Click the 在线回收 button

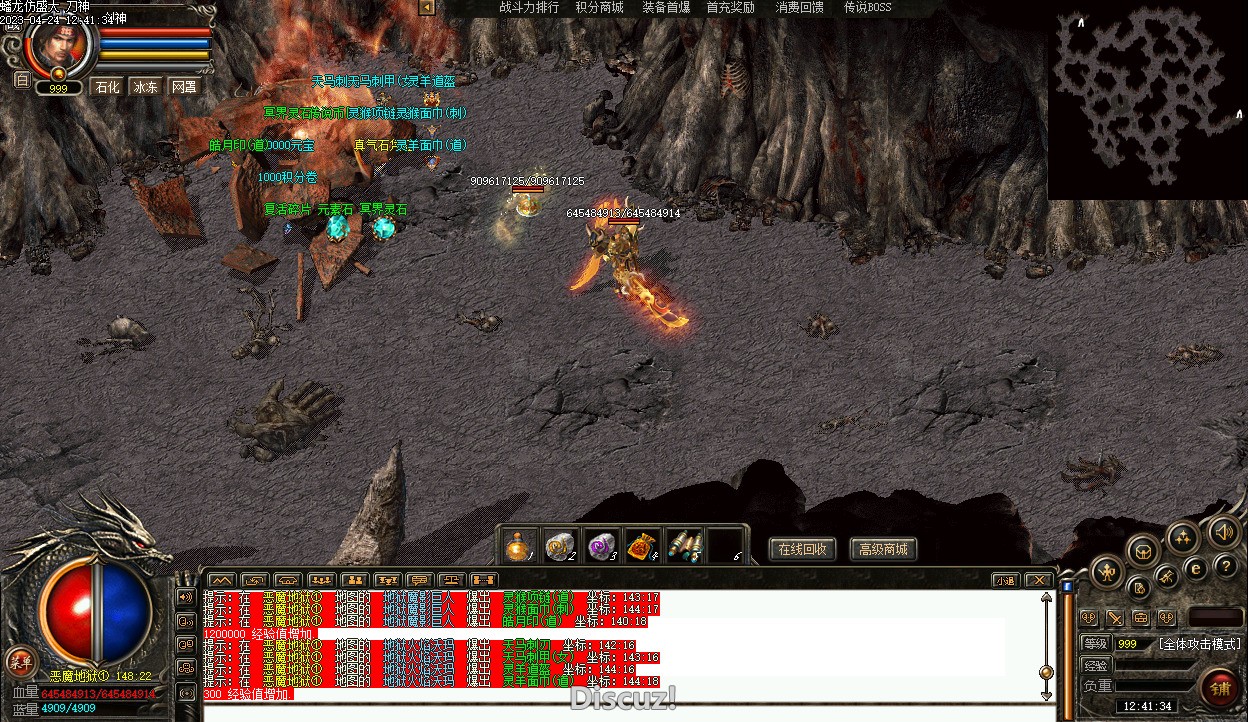tap(802, 549)
